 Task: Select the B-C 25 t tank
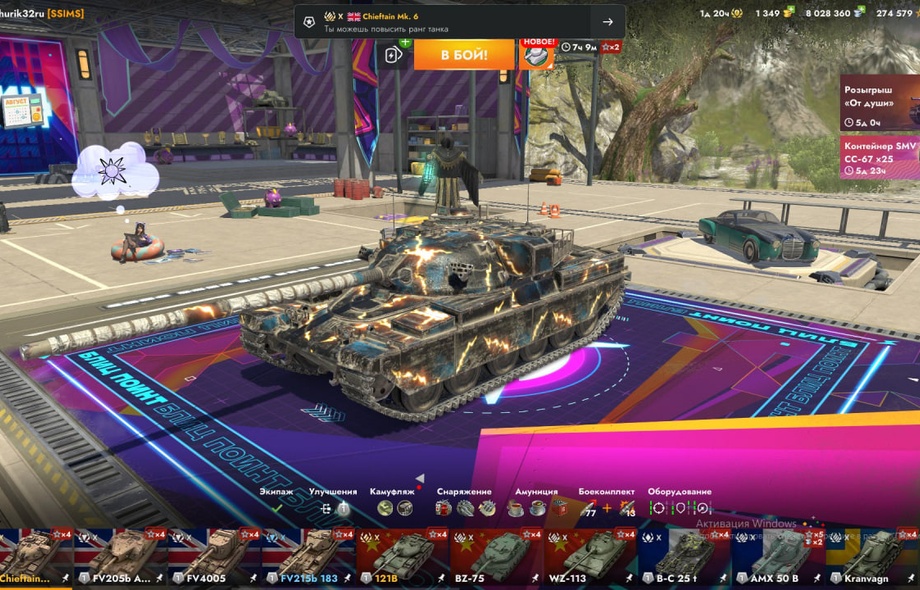point(684,556)
